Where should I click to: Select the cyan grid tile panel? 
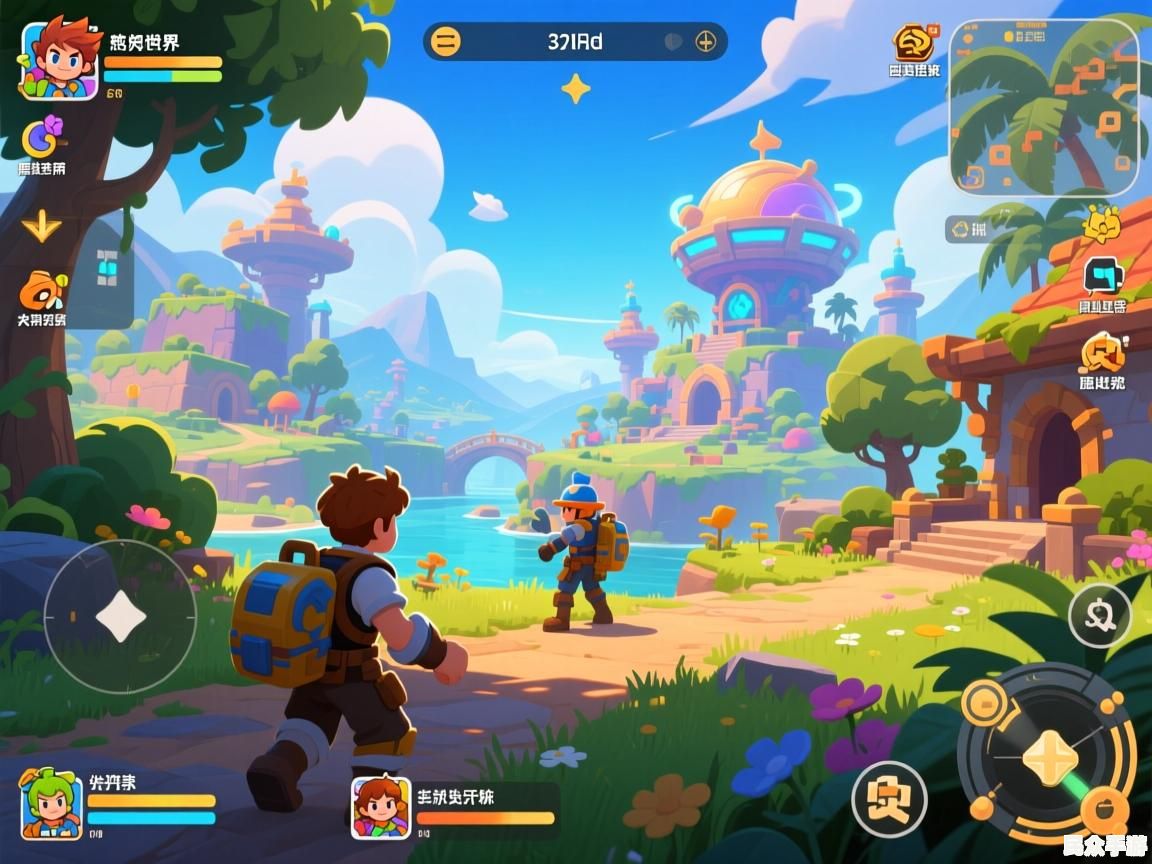(x=106, y=268)
